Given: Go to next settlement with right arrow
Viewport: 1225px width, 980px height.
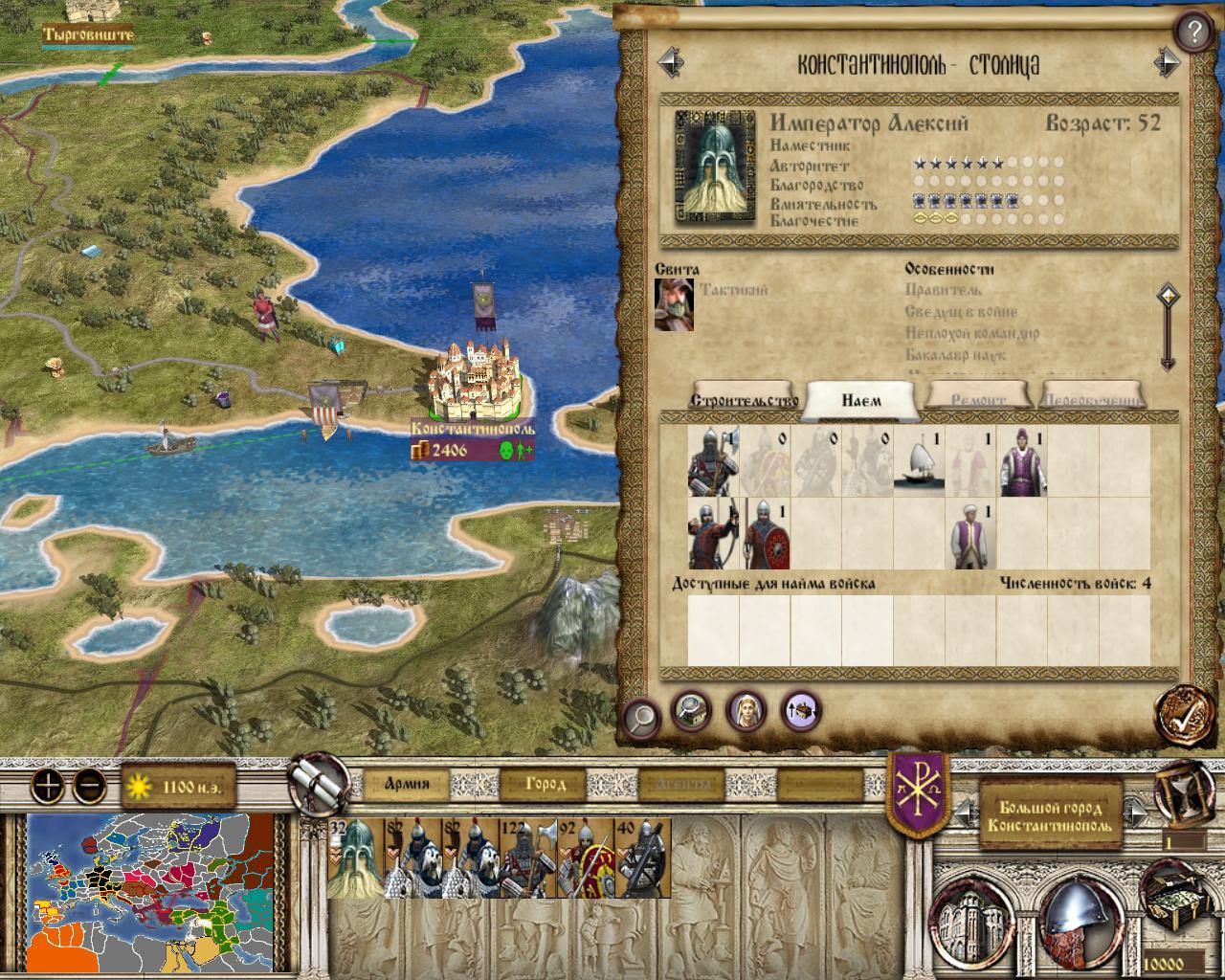Looking at the screenshot, I should 1167,64.
